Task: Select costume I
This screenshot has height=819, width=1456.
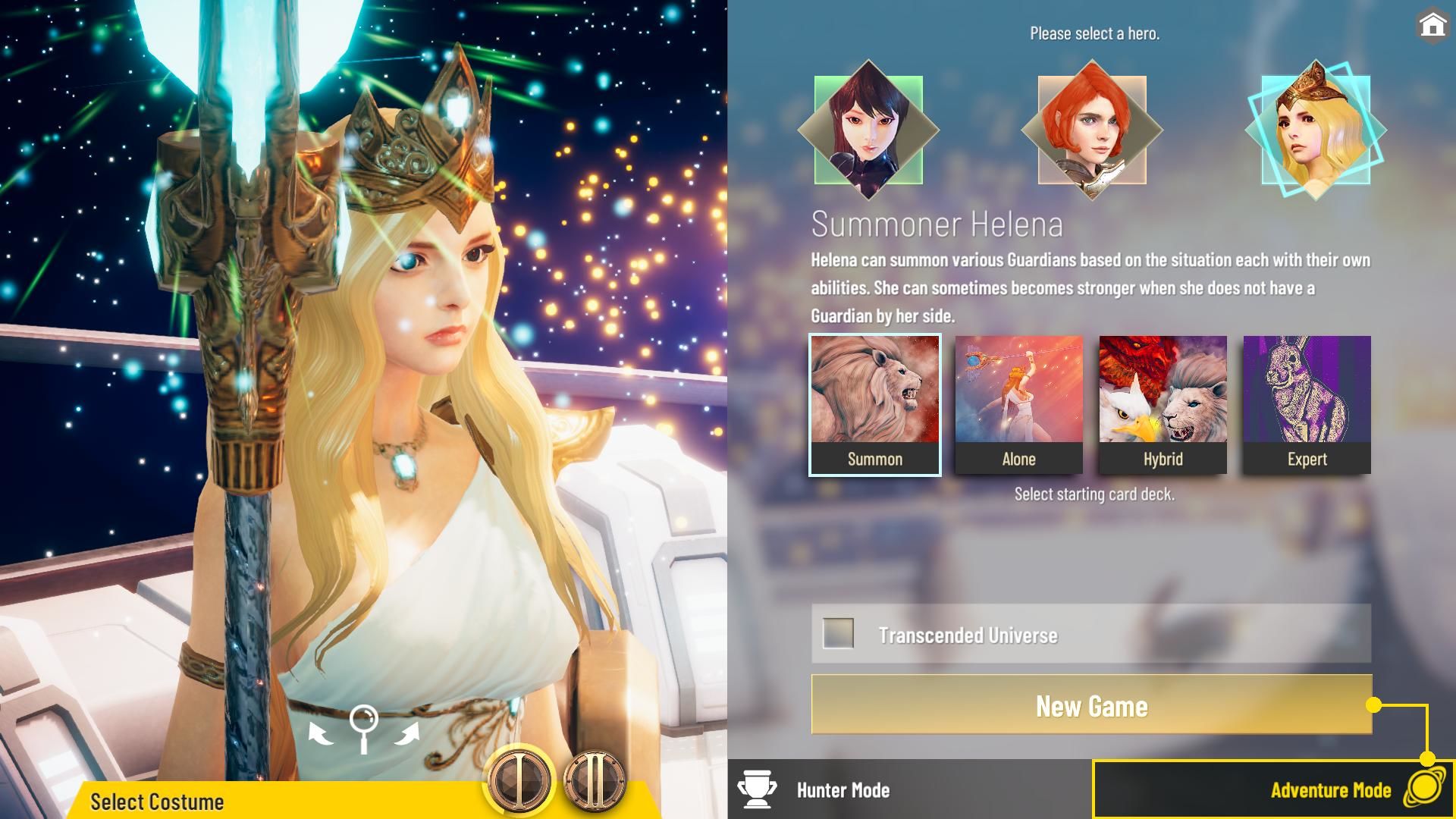Action: (519, 780)
